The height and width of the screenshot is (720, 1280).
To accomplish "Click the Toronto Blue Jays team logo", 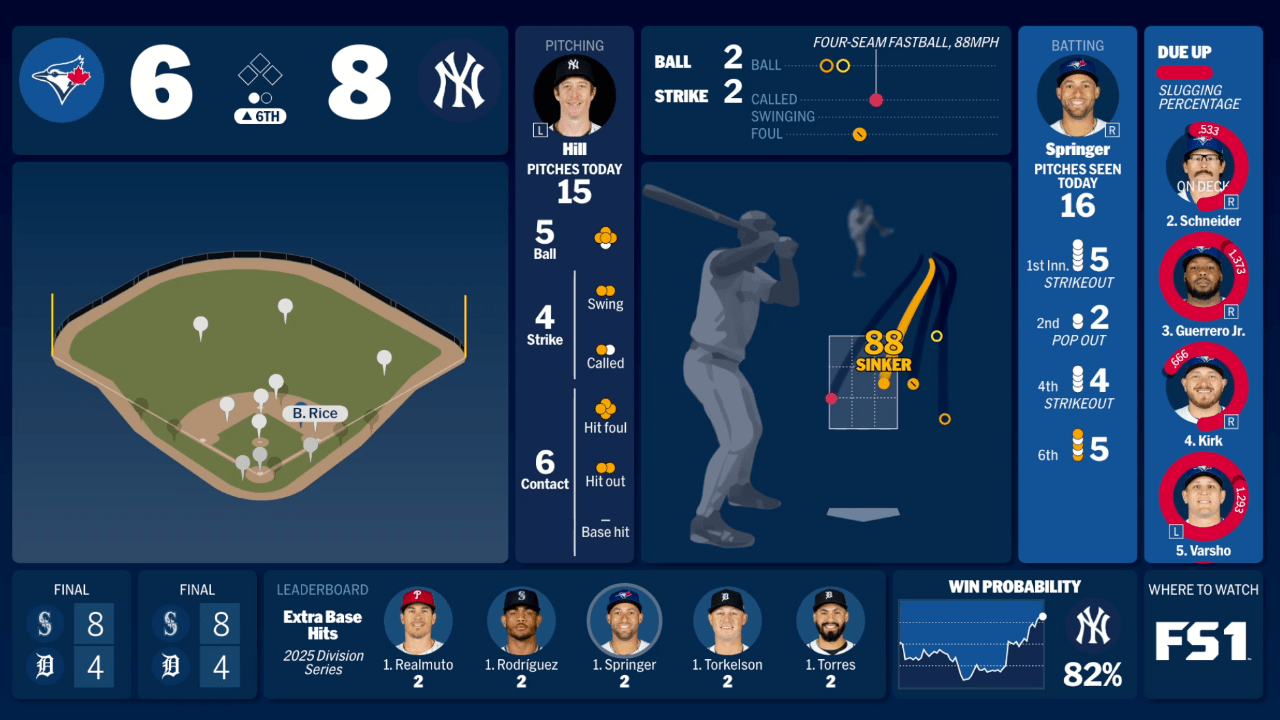I will pos(62,80).
